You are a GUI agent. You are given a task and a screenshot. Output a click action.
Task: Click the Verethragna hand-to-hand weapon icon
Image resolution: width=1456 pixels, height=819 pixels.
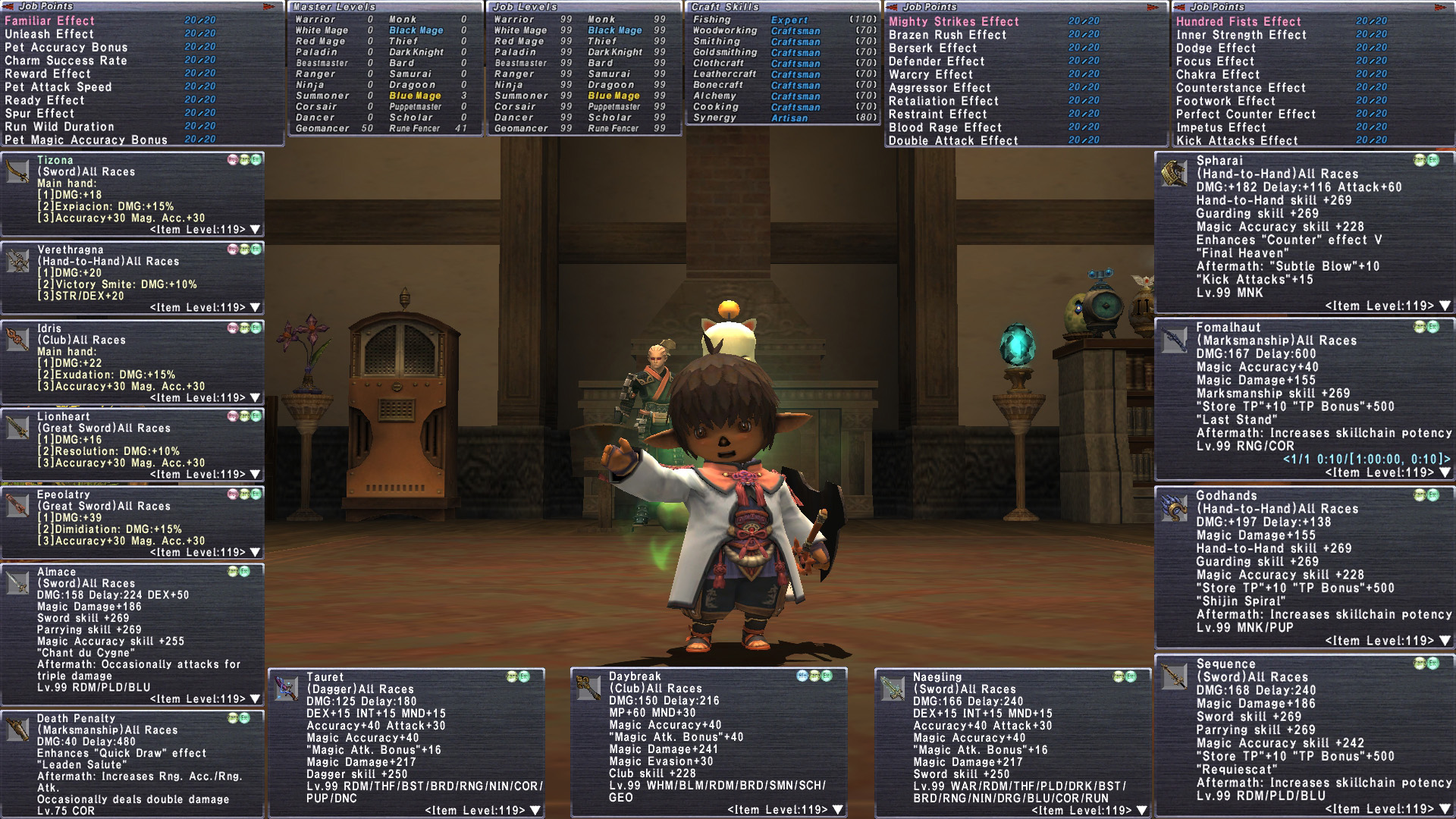(18, 260)
